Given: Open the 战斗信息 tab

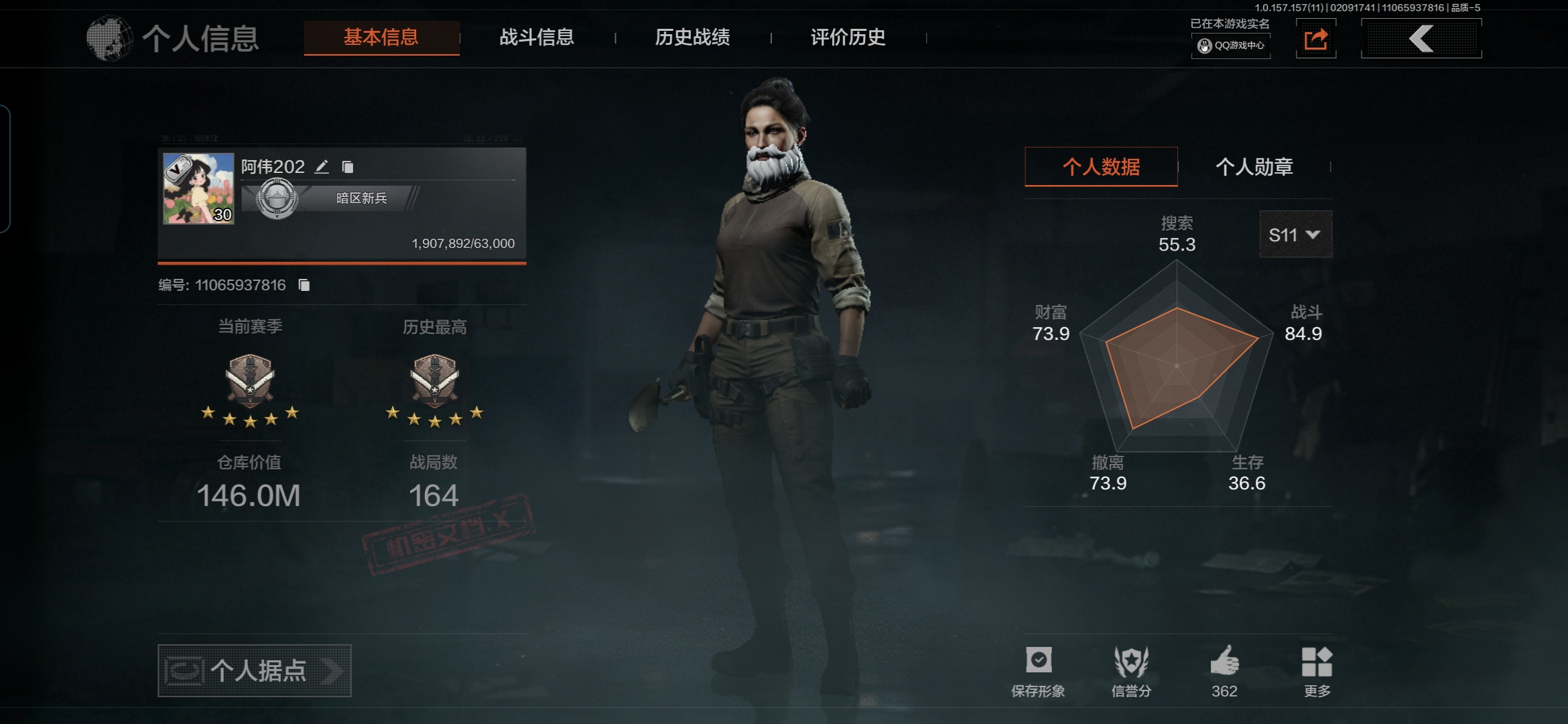Looking at the screenshot, I should [x=537, y=38].
